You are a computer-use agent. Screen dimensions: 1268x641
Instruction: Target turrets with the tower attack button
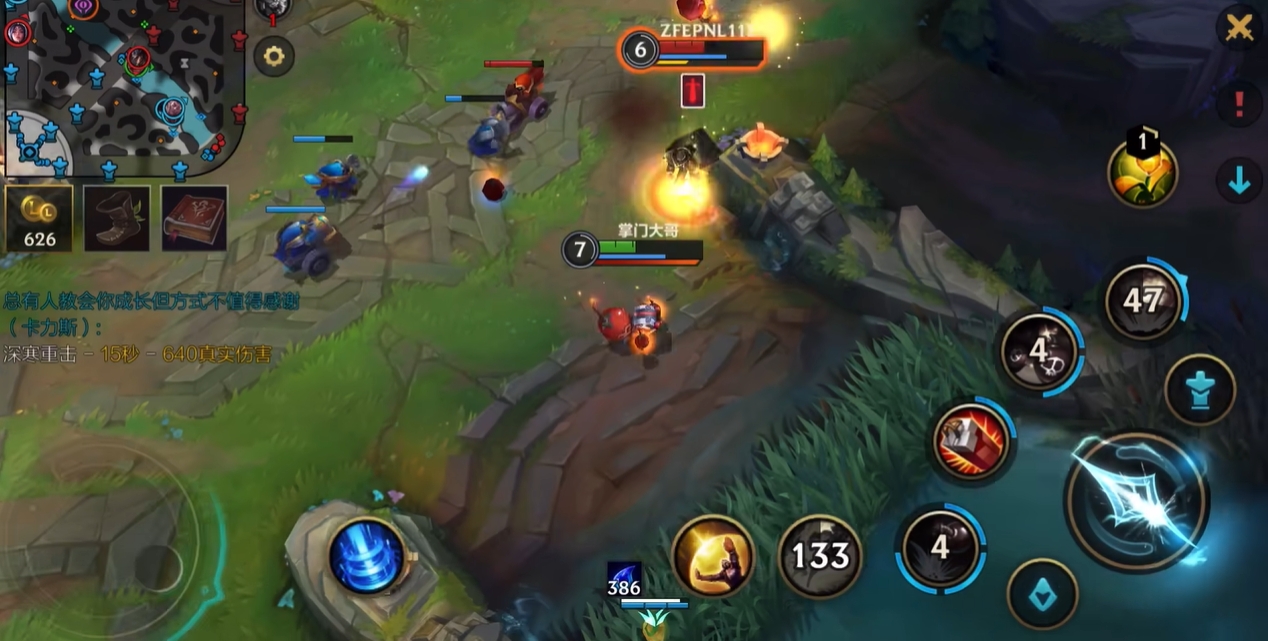(1200, 389)
